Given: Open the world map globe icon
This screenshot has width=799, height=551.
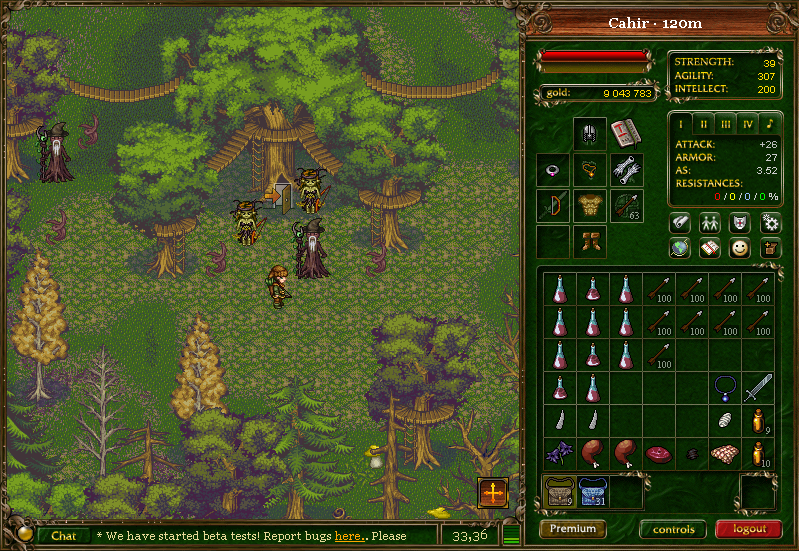Looking at the screenshot, I should click(680, 249).
